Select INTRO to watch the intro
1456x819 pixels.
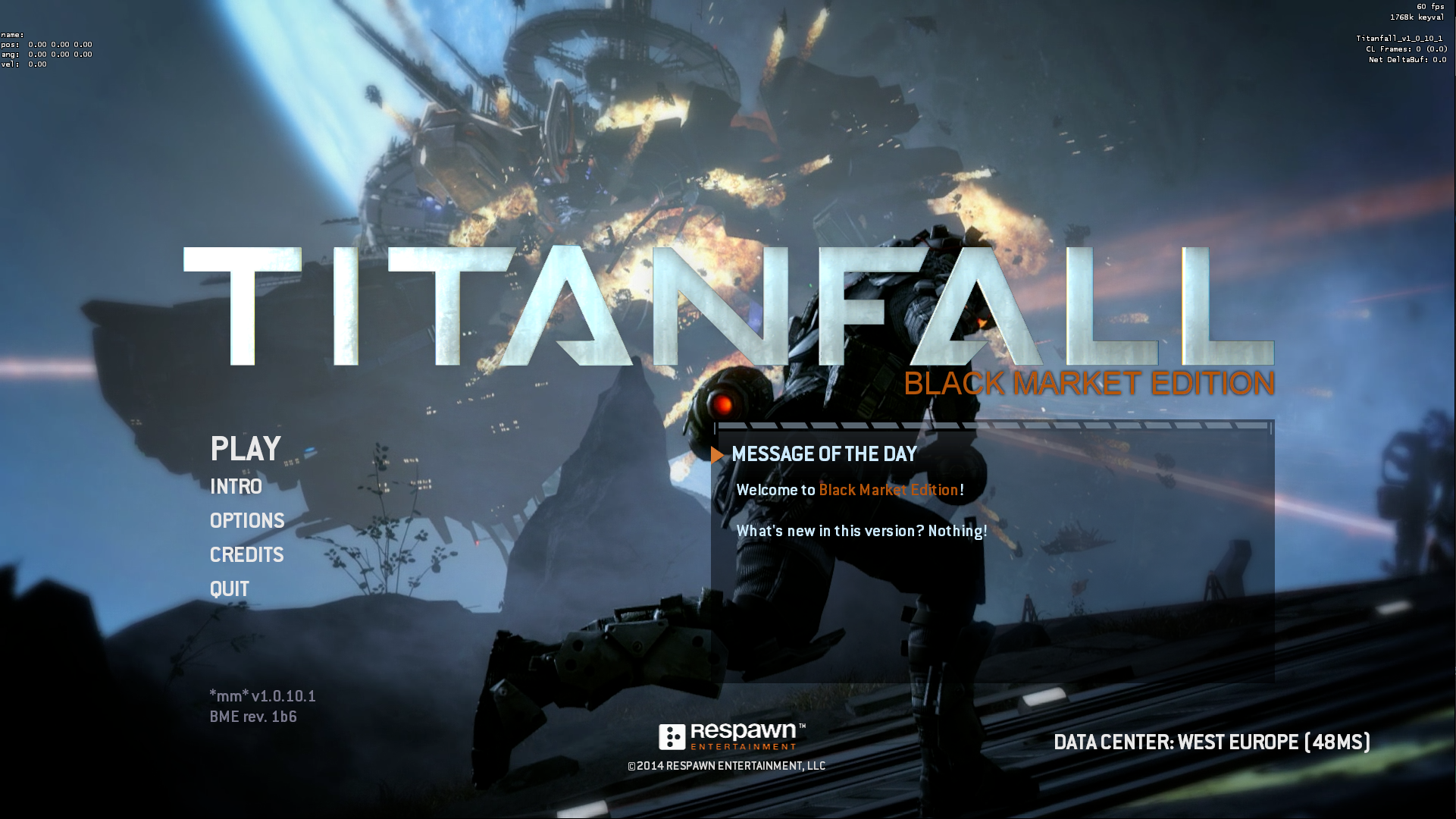click(236, 487)
